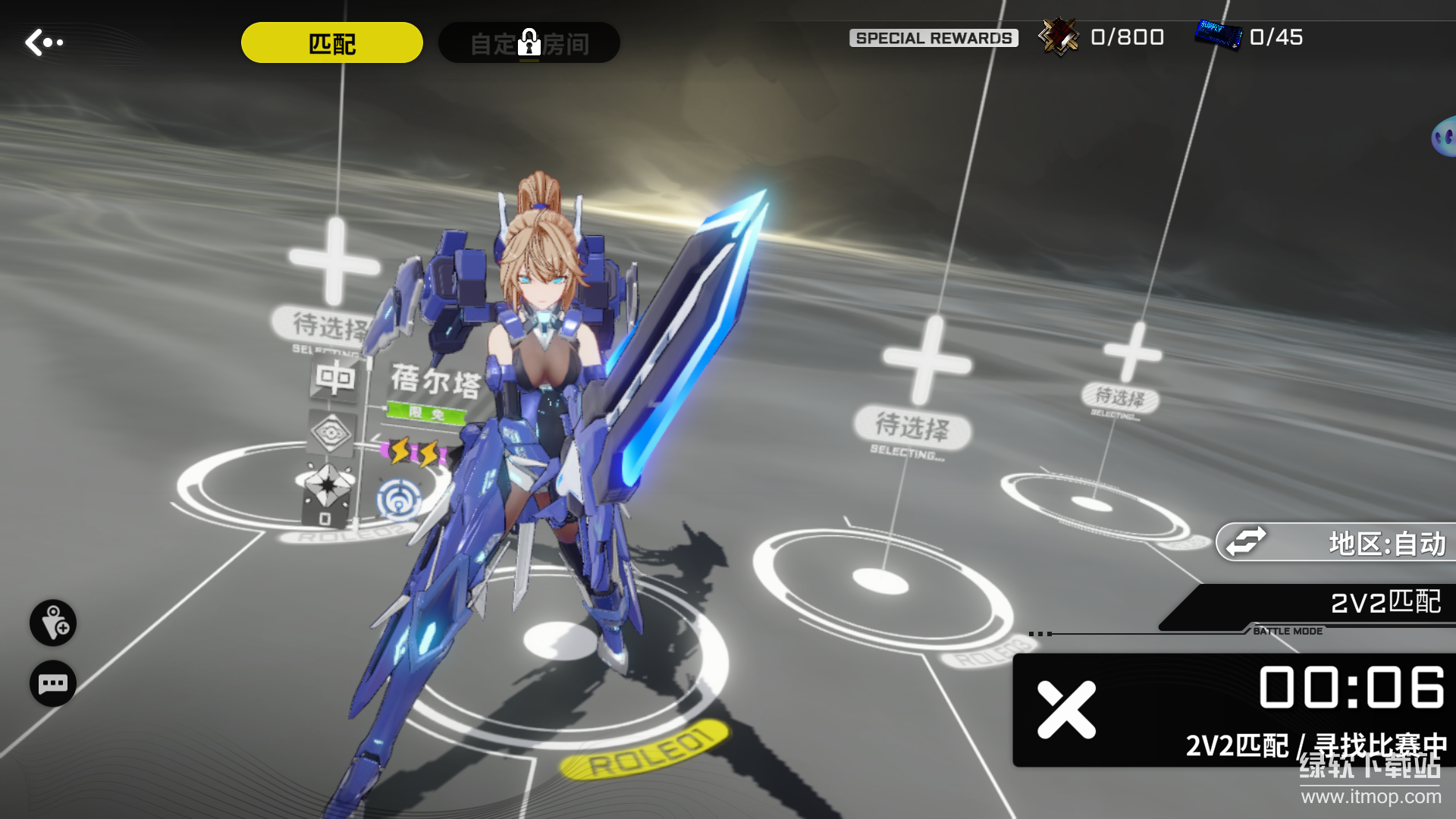Open the chat bubble icon
Image resolution: width=1456 pixels, height=819 pixels.
[53, 684]
